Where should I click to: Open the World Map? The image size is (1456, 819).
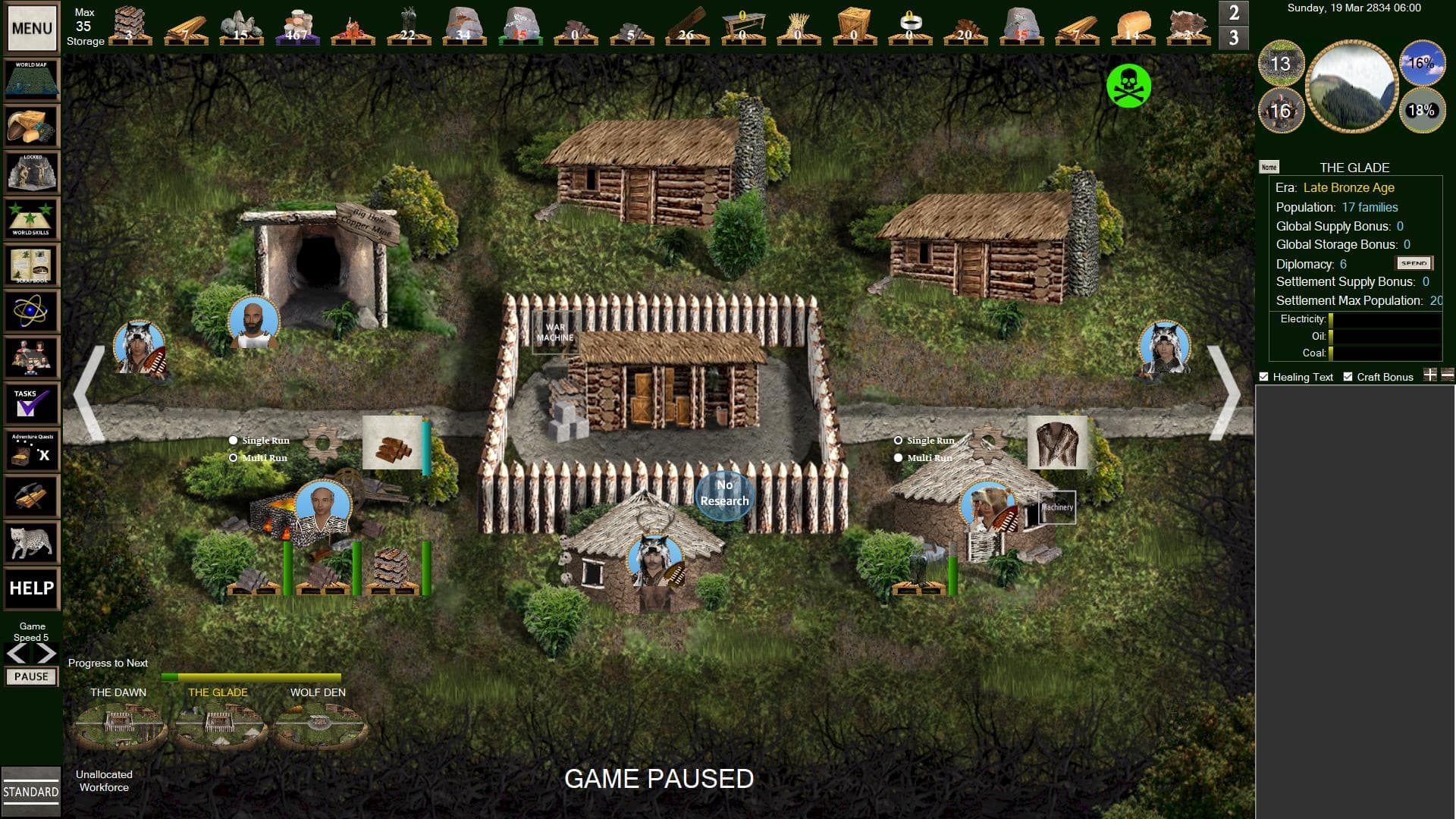point(32,80)
